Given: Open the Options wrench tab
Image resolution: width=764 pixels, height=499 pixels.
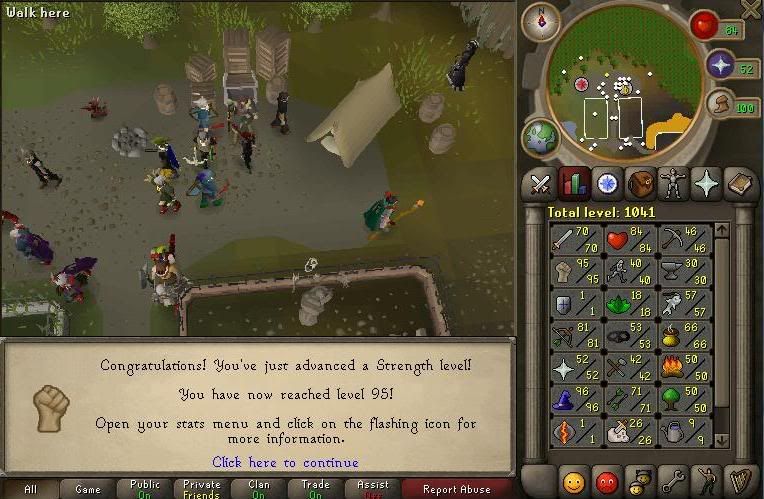Looking at the screenshot, I should pos(674,479).
